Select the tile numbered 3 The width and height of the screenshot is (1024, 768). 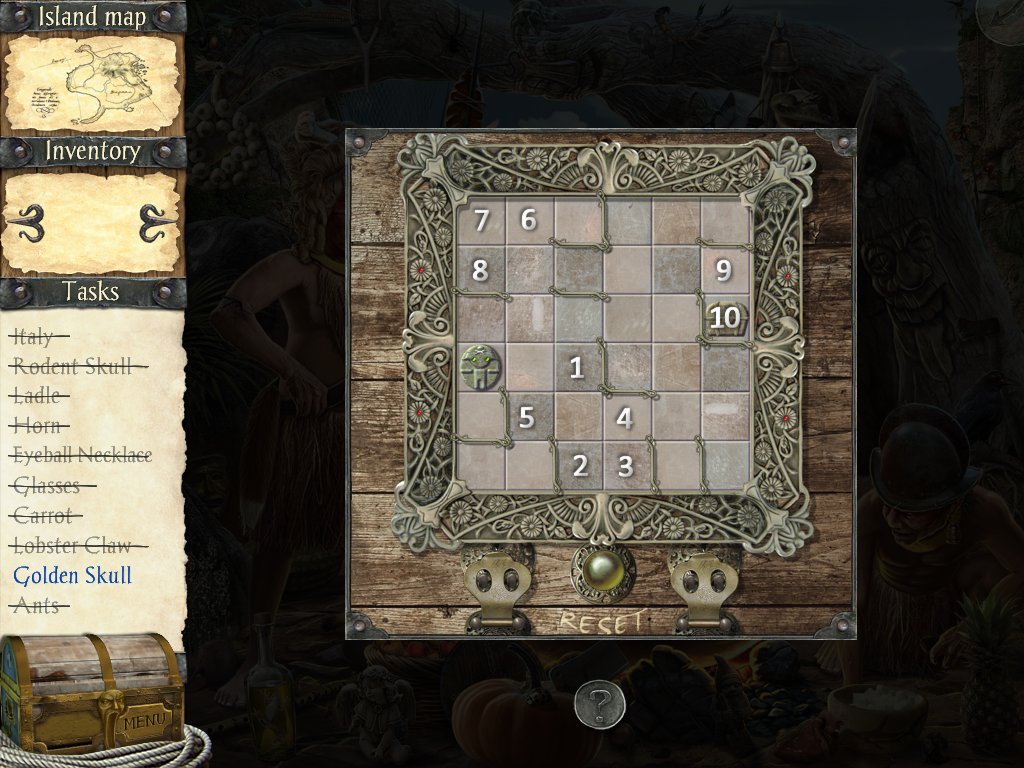tap(626, 465)
